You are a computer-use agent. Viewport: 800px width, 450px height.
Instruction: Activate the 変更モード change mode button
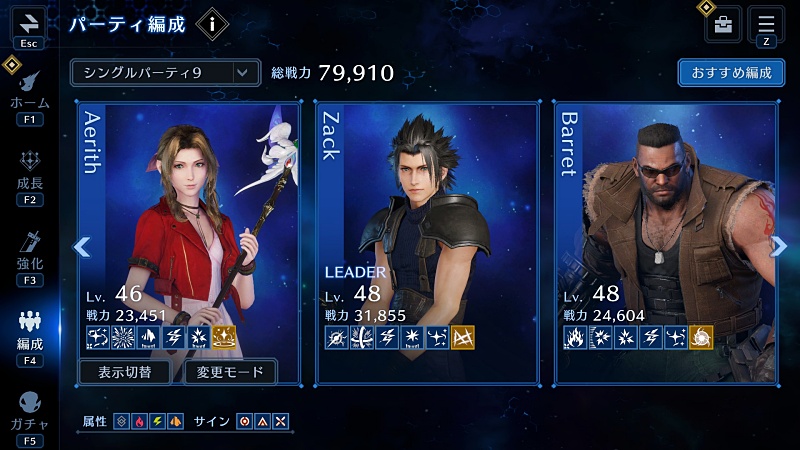230,373
